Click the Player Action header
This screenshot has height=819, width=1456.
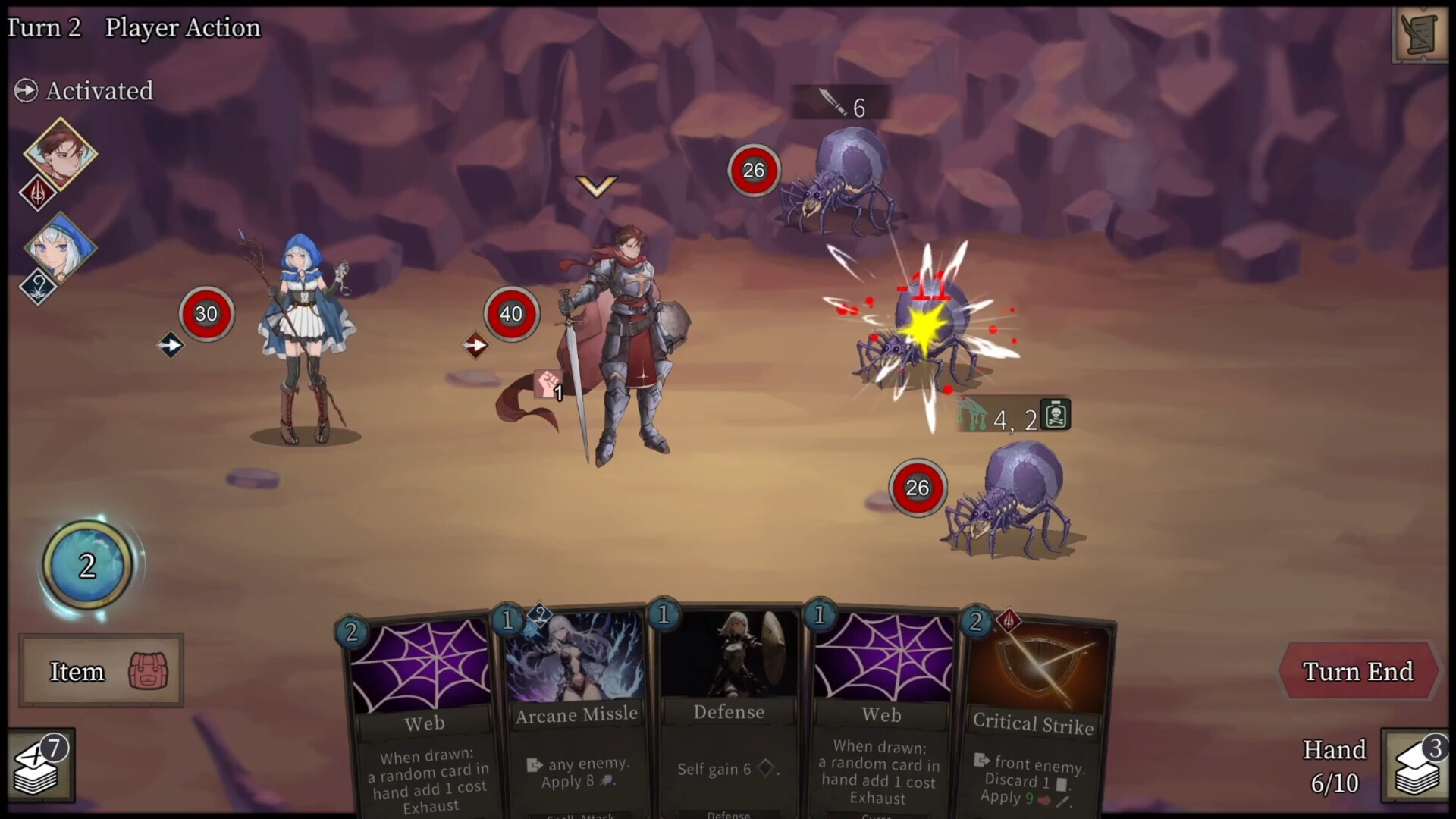click(182, 28)
